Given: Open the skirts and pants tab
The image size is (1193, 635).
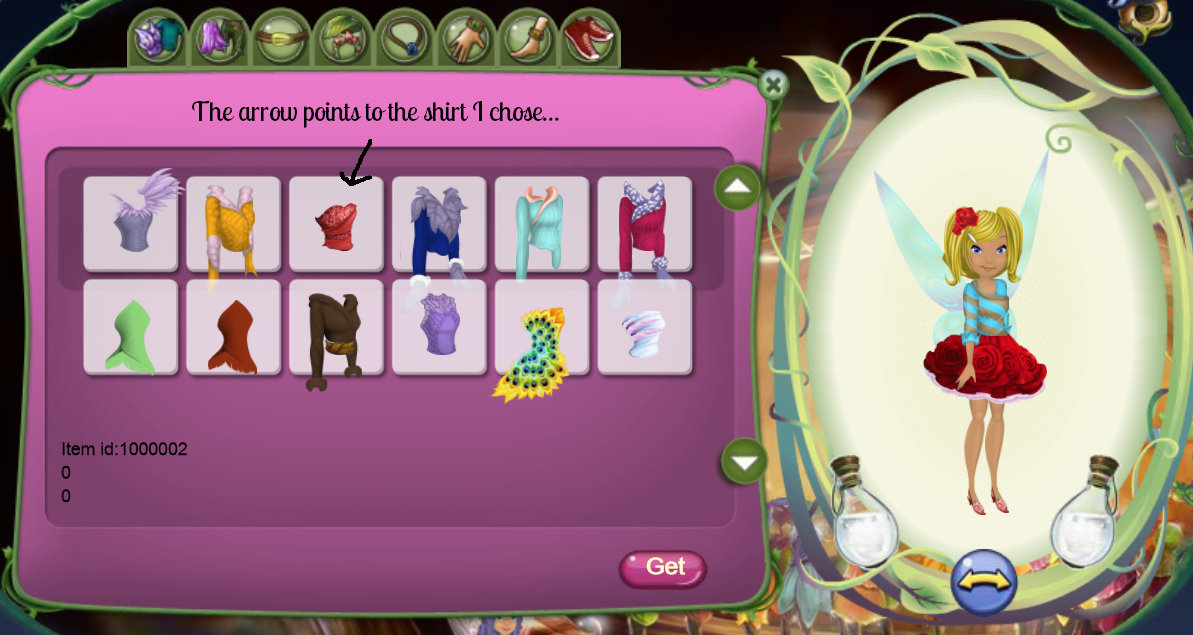Looking at the screenshot, I should point(219,38).
